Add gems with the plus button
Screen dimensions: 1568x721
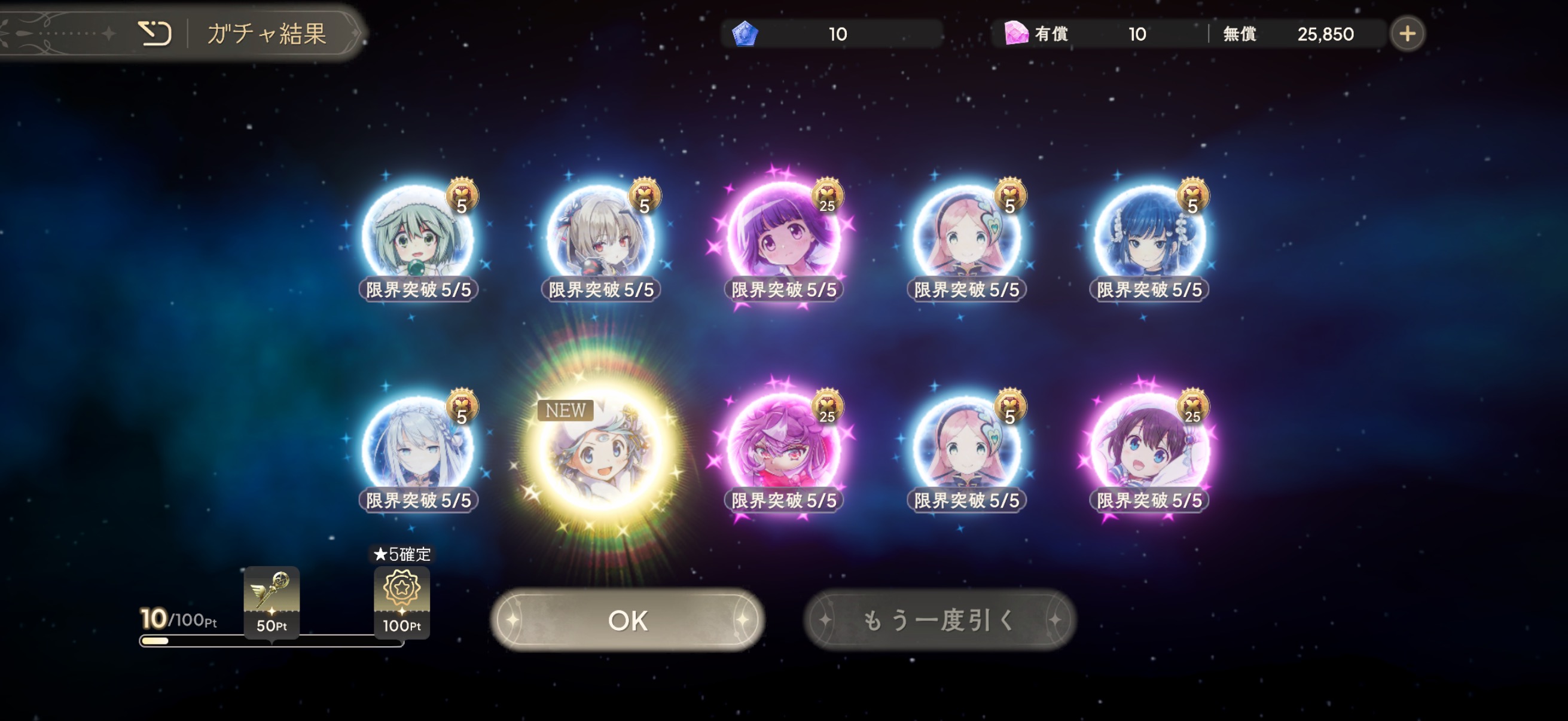pos(1407,33)
